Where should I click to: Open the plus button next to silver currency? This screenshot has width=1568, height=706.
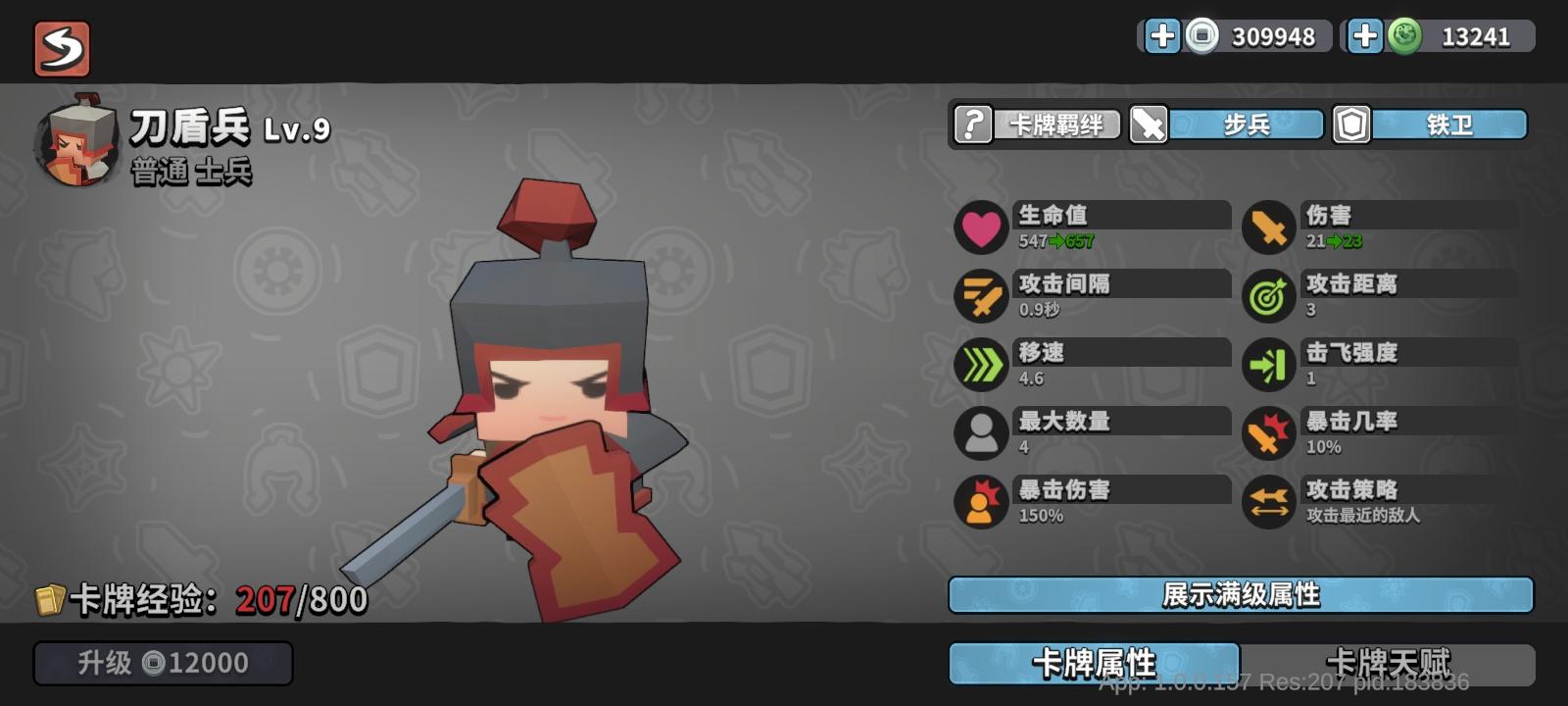1164,37
